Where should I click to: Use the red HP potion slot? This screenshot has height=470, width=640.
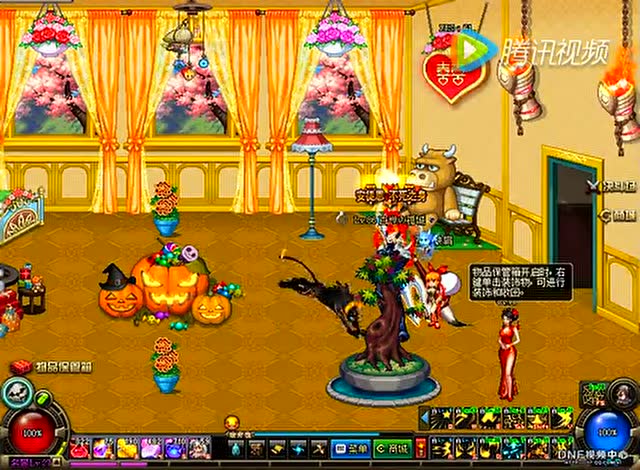82,447
